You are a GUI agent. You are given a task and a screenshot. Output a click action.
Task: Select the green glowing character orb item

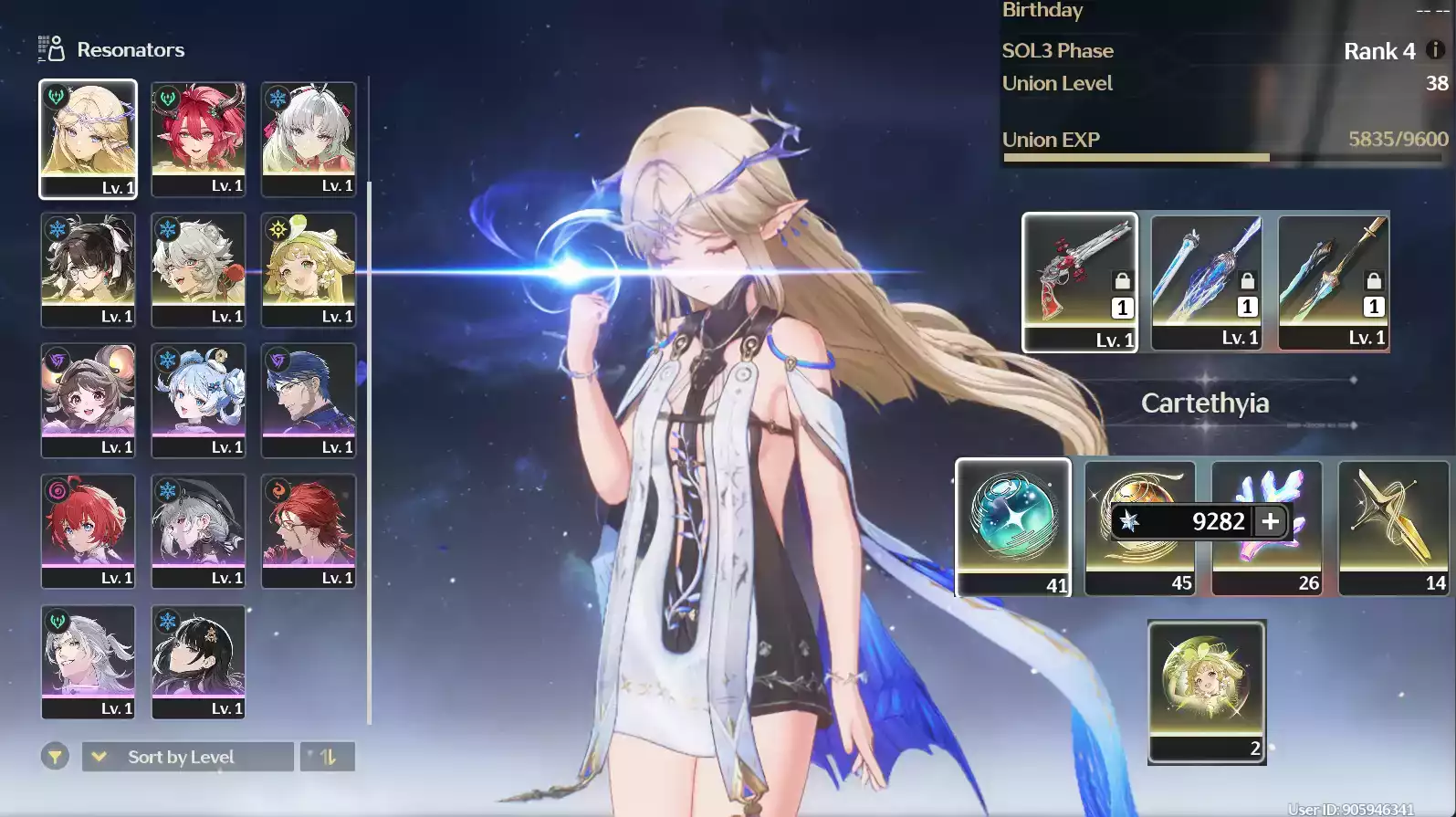pyautogui.click(x=1206, y=691)
